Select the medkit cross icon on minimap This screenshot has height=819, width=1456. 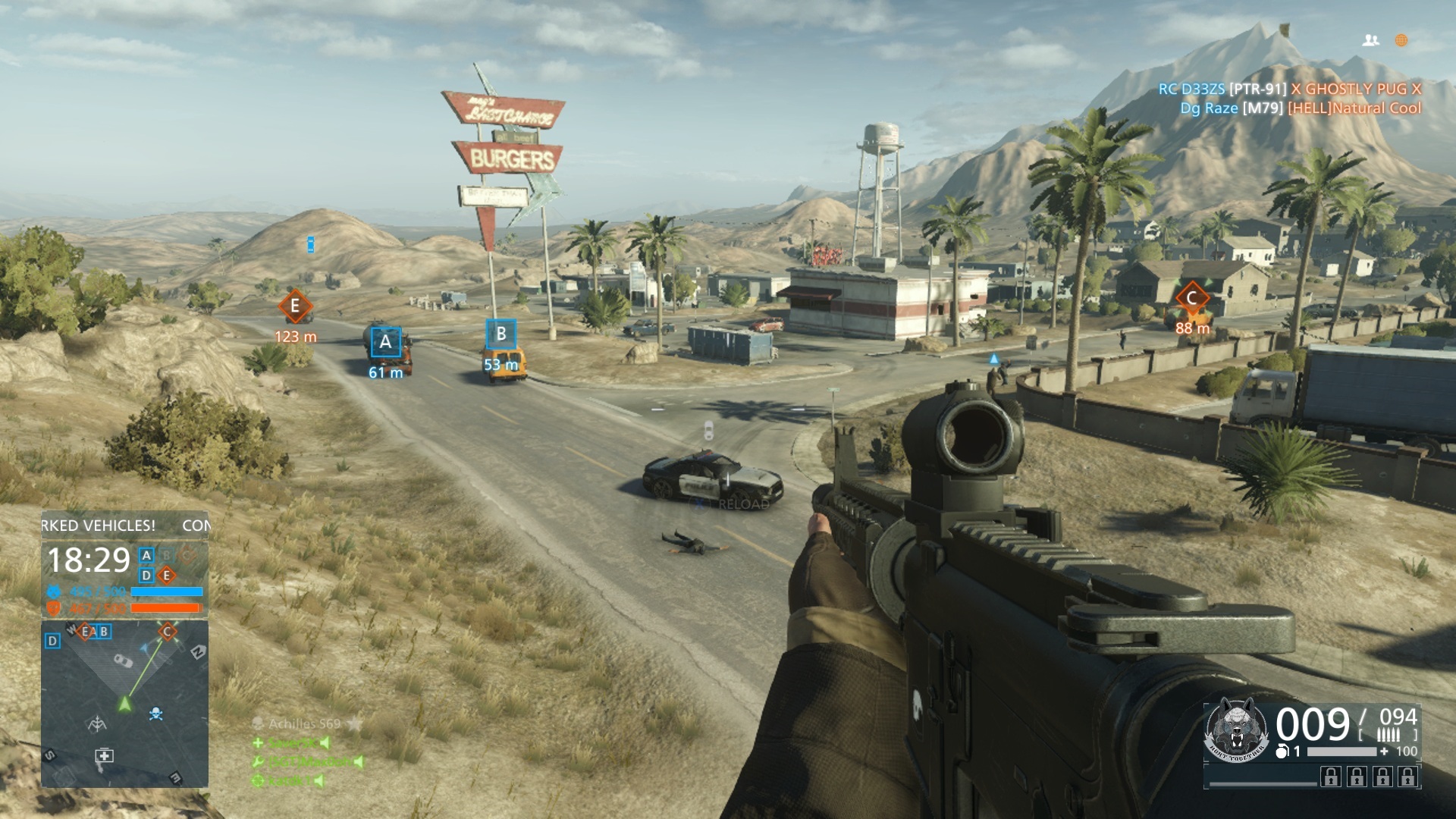[x=104, y=755]
